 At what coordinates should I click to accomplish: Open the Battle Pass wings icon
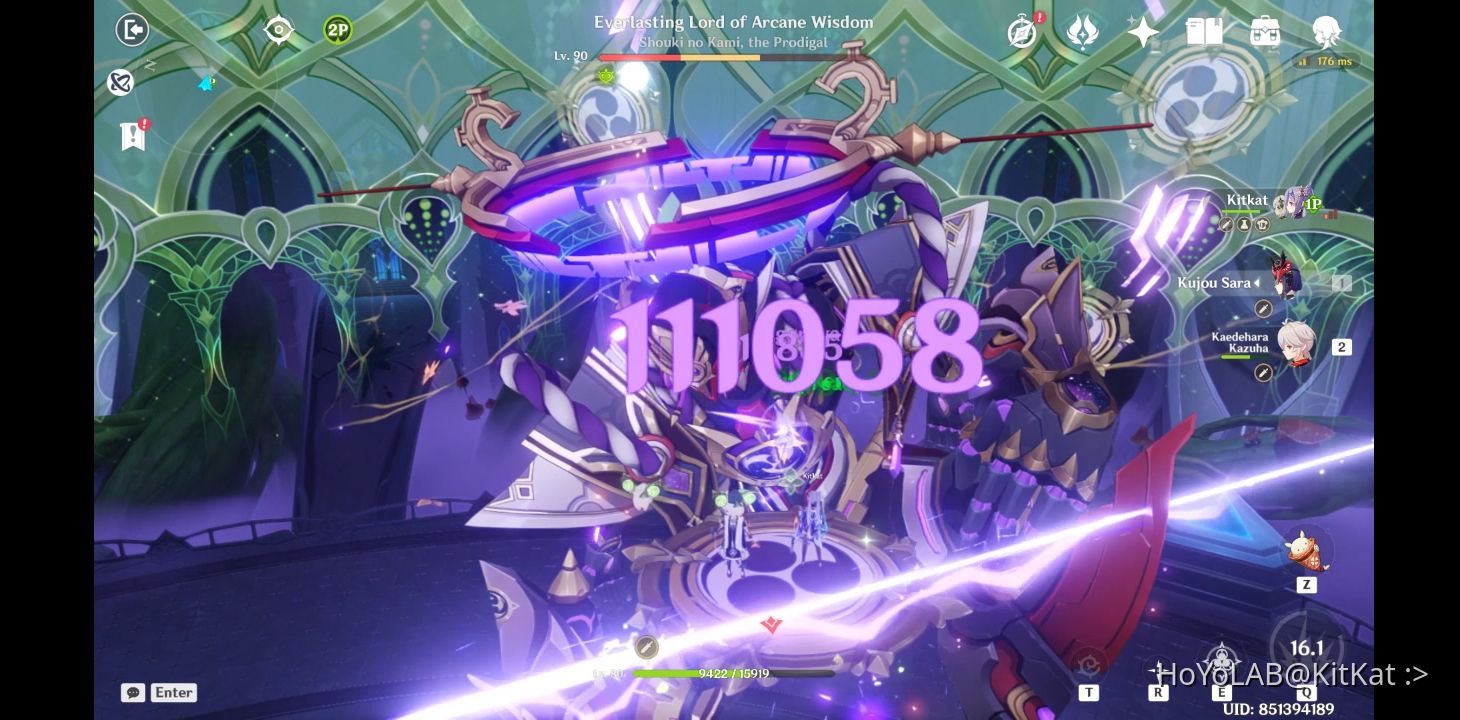[1081, 32]
